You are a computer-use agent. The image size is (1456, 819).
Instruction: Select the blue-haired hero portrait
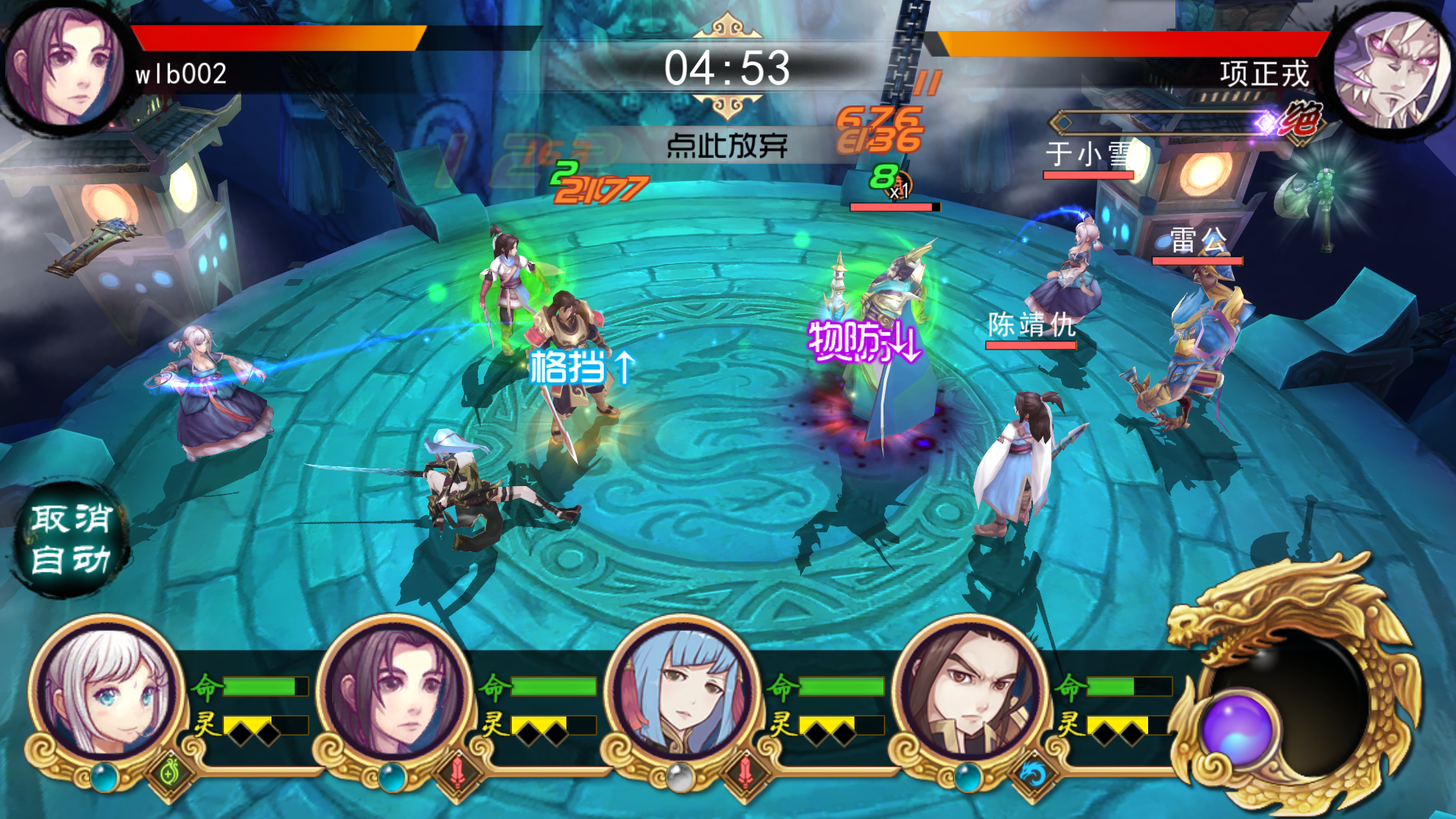point(681,692)
